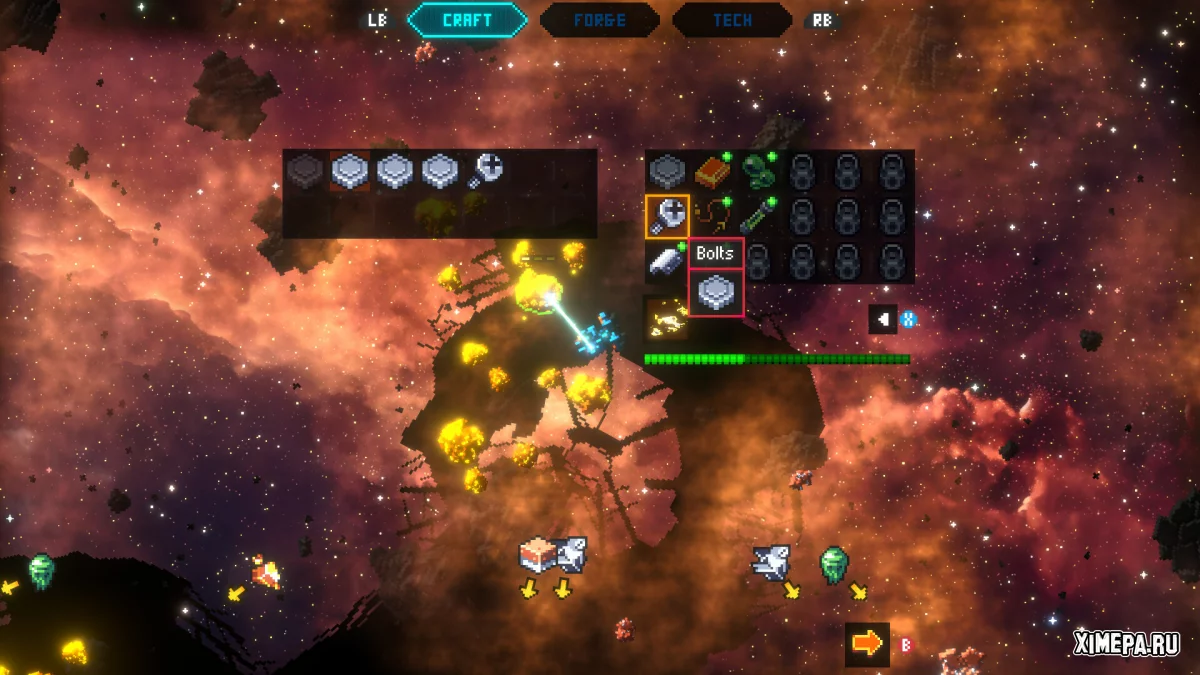Select the metal plate recipe beside the book
Viewport: 1200px width, 675px height.
coord(666,171)
